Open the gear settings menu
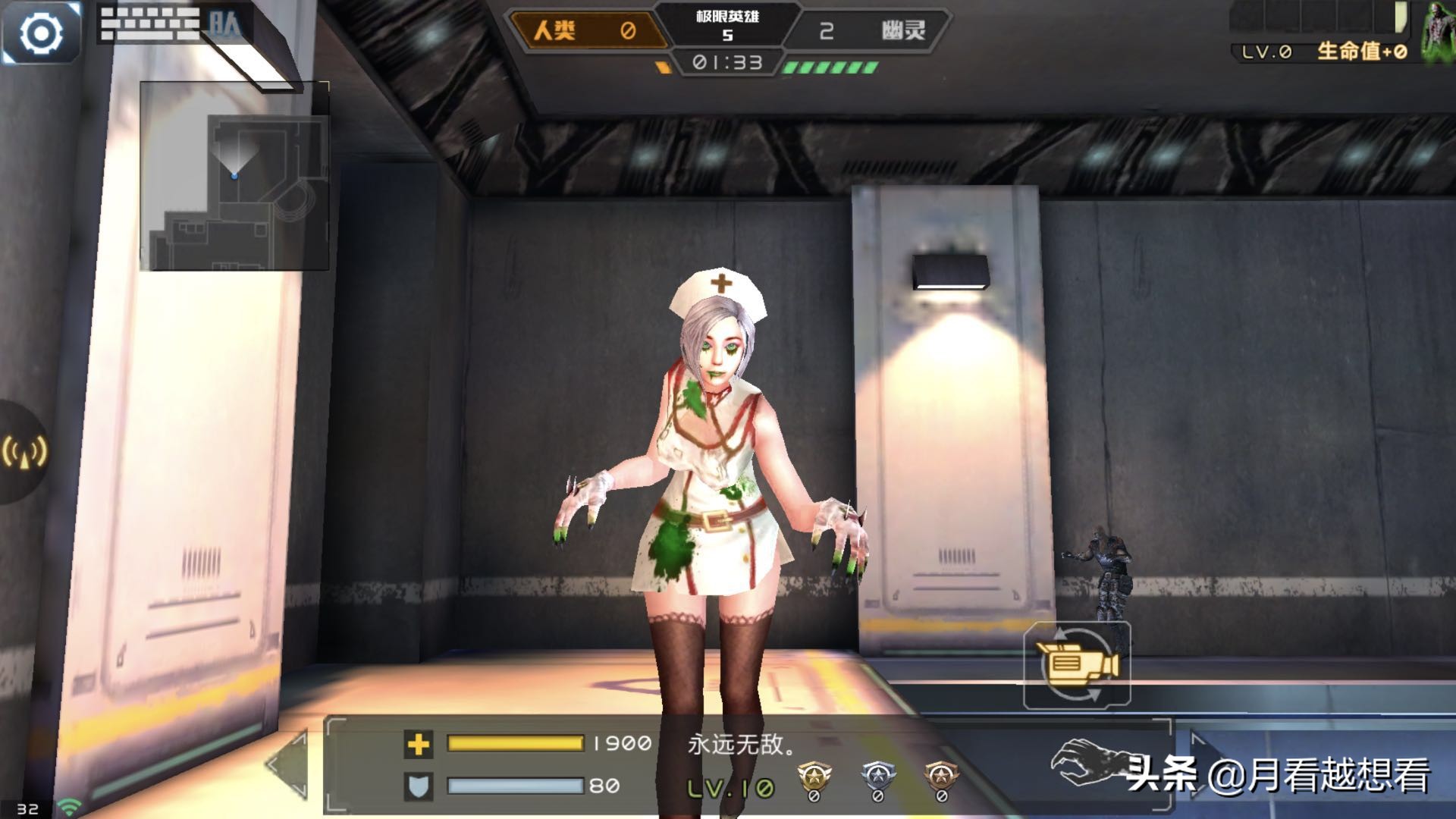Viewport: 1456px width, 819px height. click(x=41, y=33)
